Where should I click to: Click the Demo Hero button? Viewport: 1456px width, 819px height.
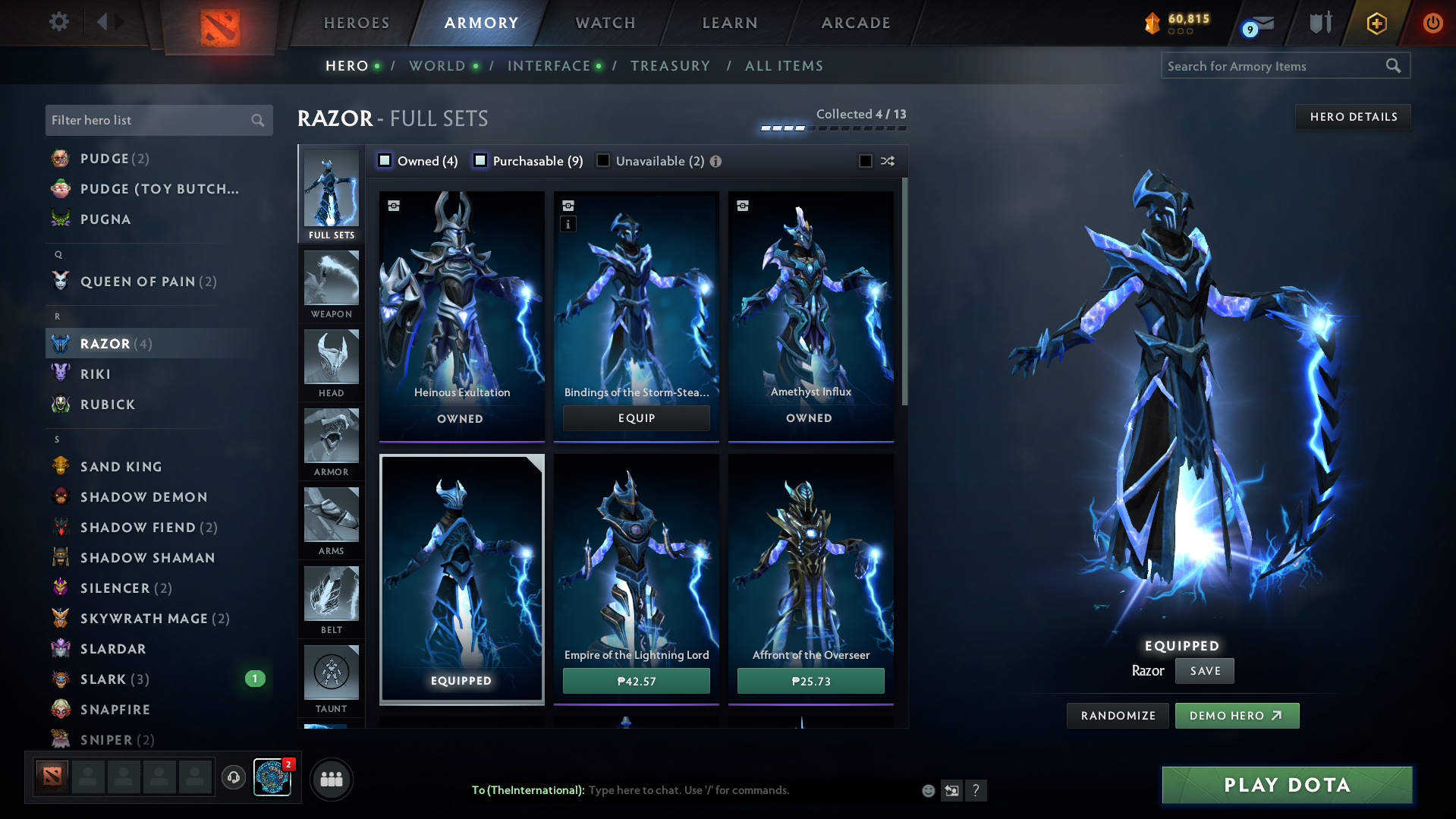point(1237,715)
